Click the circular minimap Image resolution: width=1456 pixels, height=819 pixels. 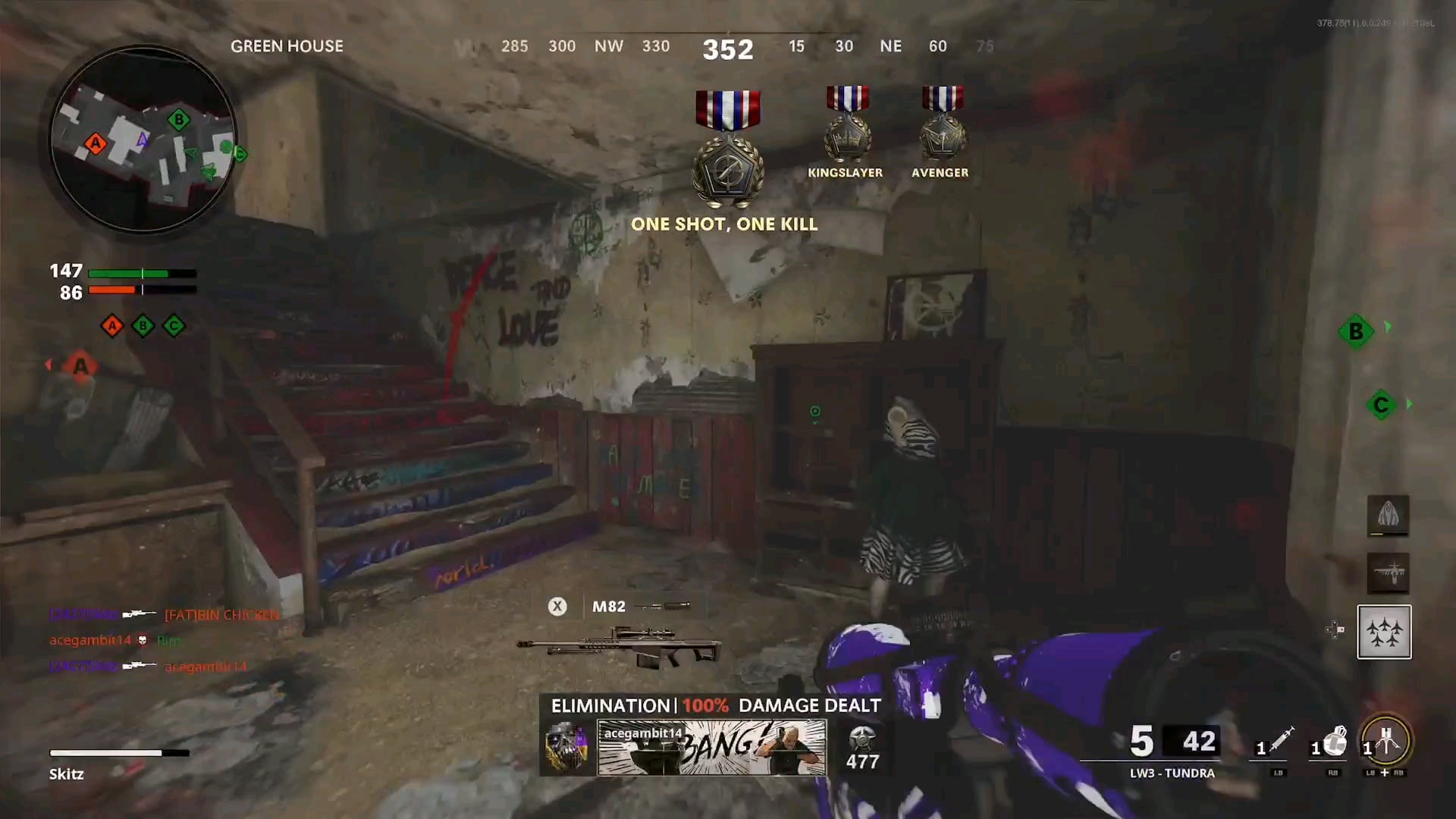click(x=143, y=139)
